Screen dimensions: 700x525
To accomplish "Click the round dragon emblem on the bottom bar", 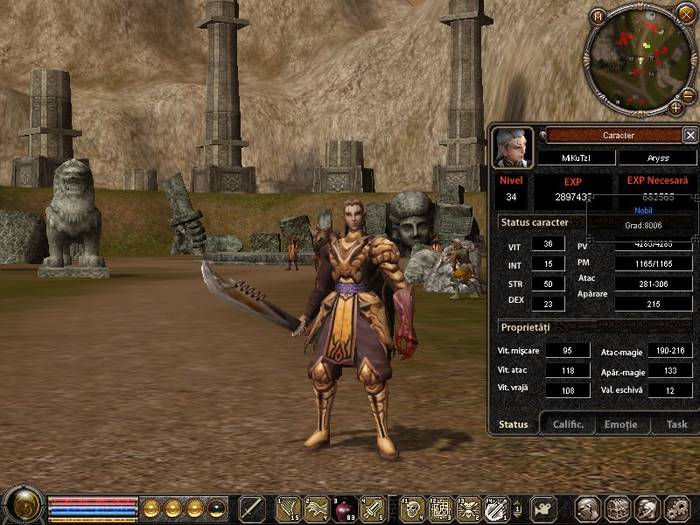I will pyautogui.click(x=21, y=506).
